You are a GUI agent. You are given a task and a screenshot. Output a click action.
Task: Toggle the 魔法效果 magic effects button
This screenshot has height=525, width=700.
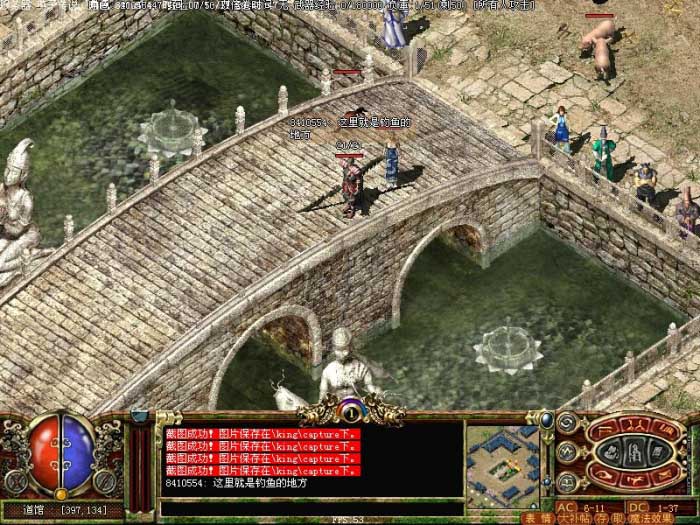pos(650,518)
